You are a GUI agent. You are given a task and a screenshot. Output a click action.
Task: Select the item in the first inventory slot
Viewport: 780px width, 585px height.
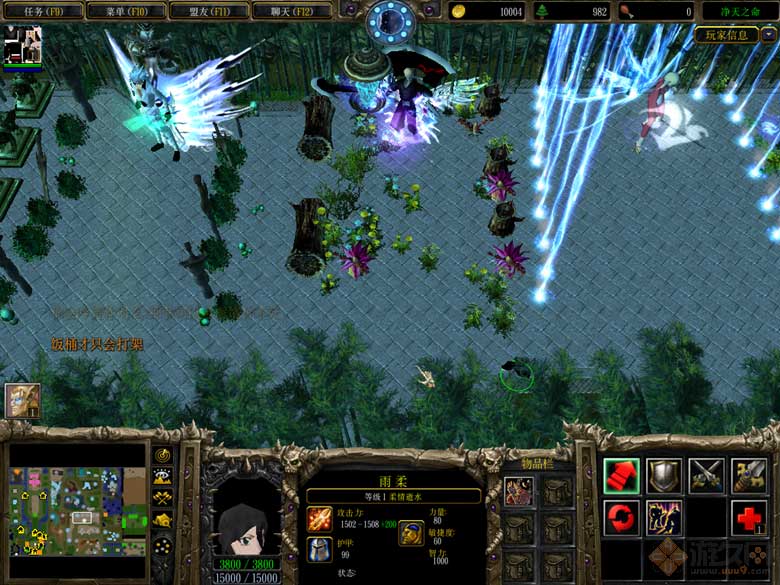518,490
